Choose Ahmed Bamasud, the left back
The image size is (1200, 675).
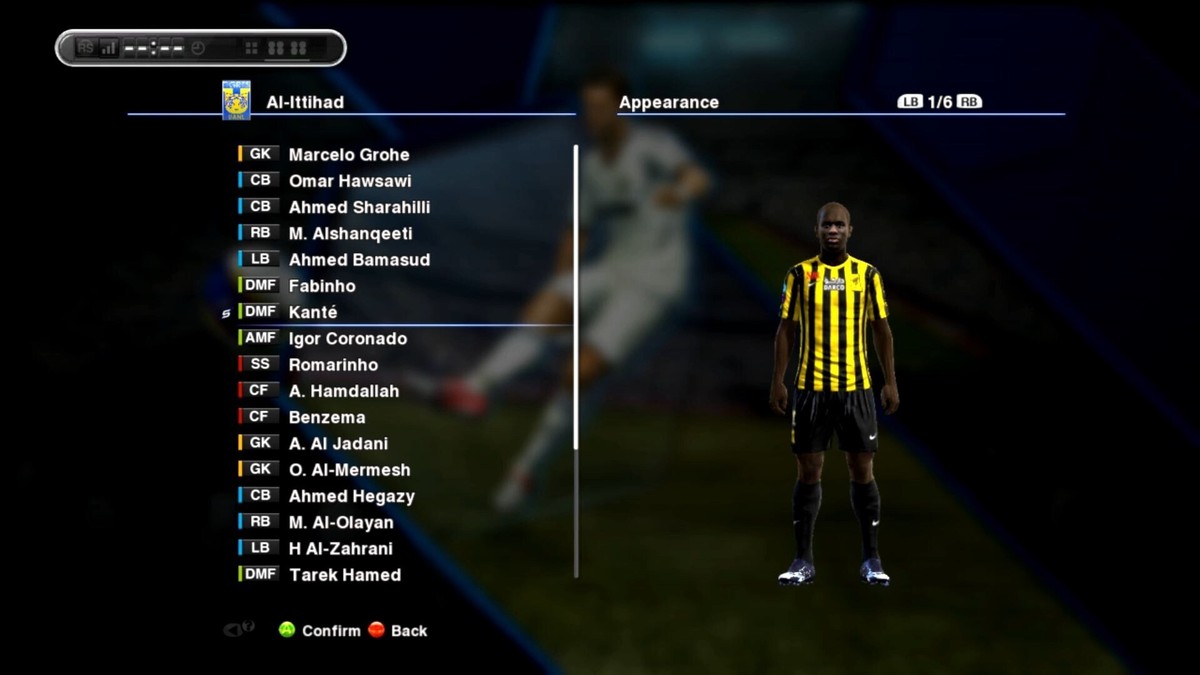(359, 260)
